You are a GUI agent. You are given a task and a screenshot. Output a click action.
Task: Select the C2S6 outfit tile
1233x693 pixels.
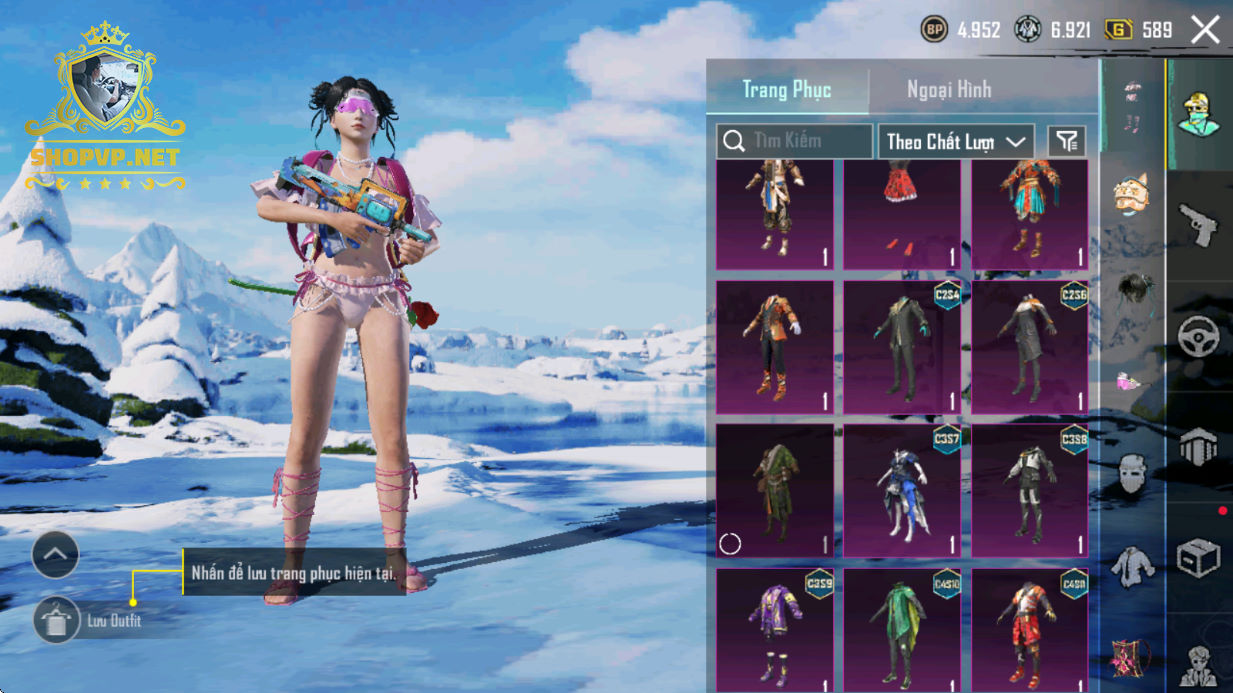click(x=1030, y=347)
